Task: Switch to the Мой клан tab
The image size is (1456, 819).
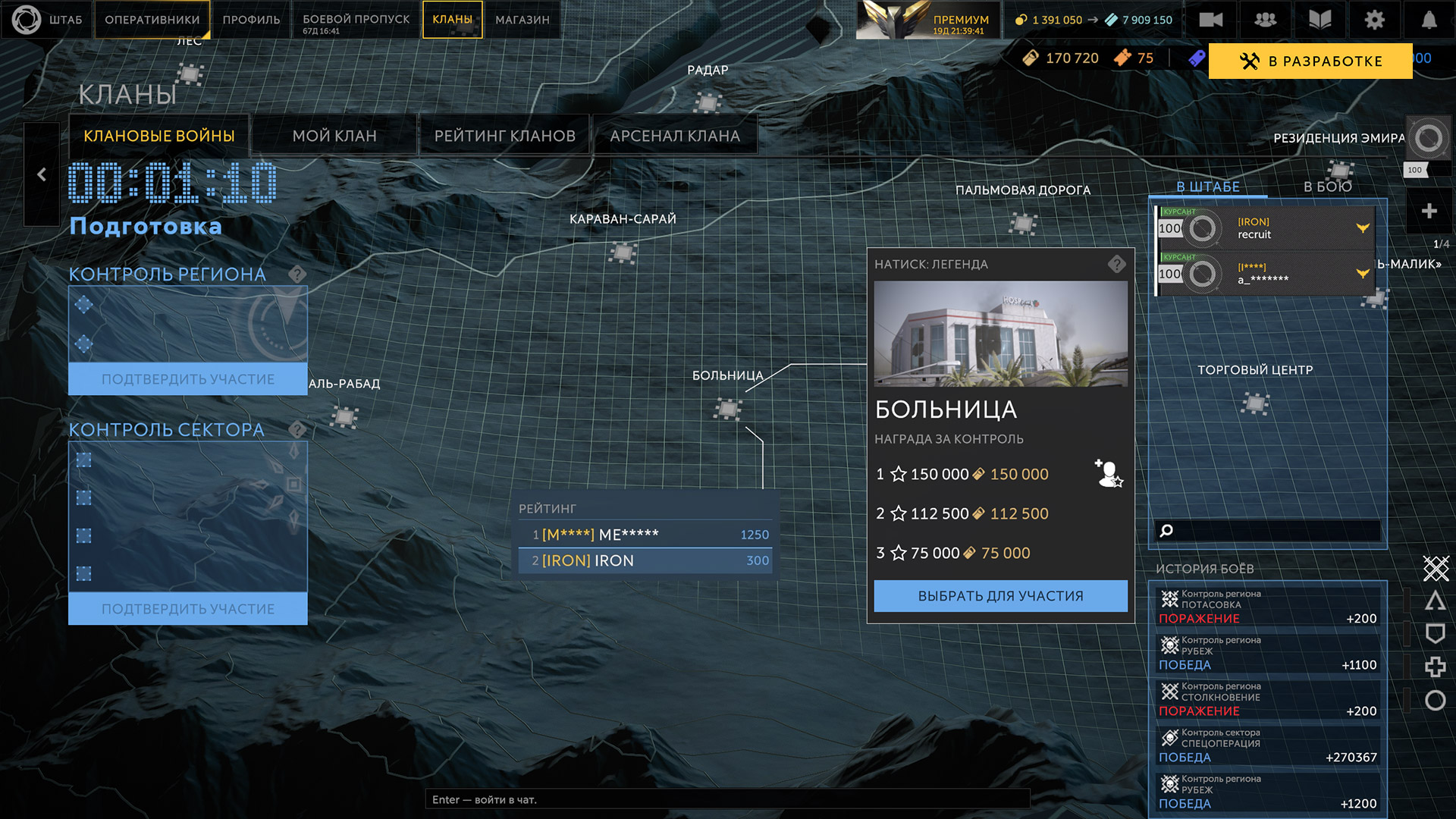Action: pyautogui.click(x=334, y=136)
